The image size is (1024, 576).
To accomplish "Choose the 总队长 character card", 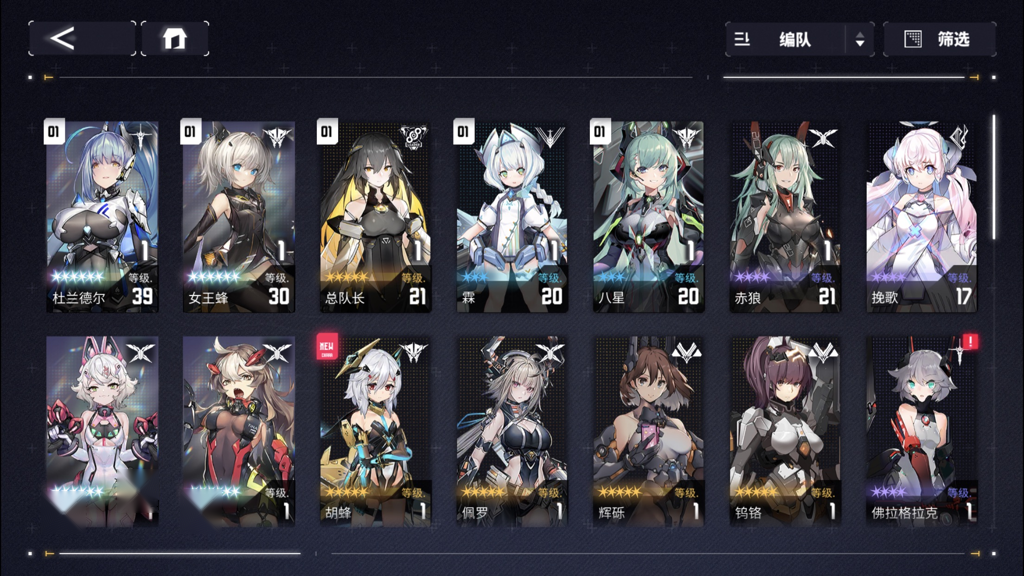I will 375,216.
